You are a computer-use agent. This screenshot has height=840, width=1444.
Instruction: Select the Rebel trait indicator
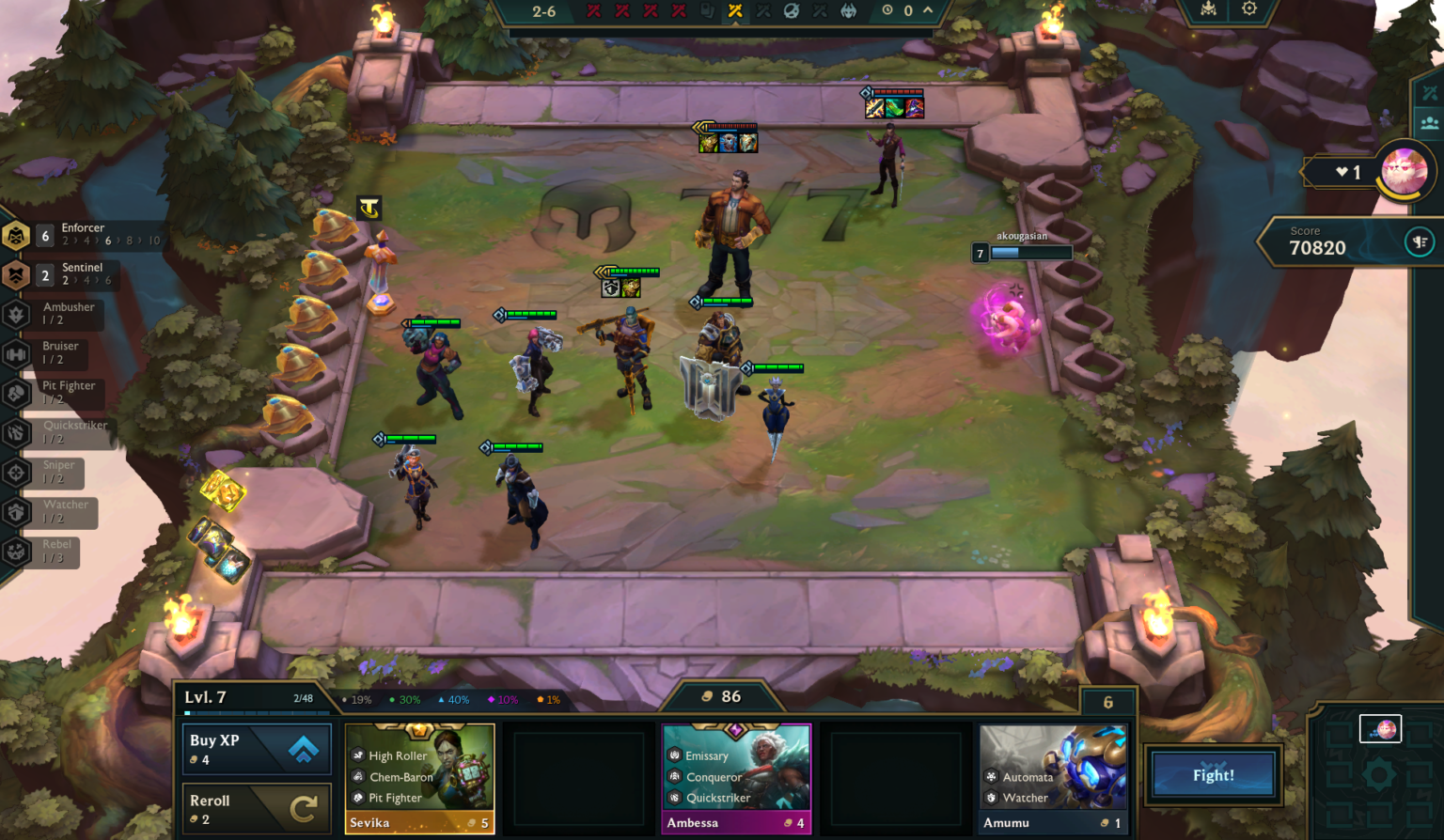coord(15,552)
